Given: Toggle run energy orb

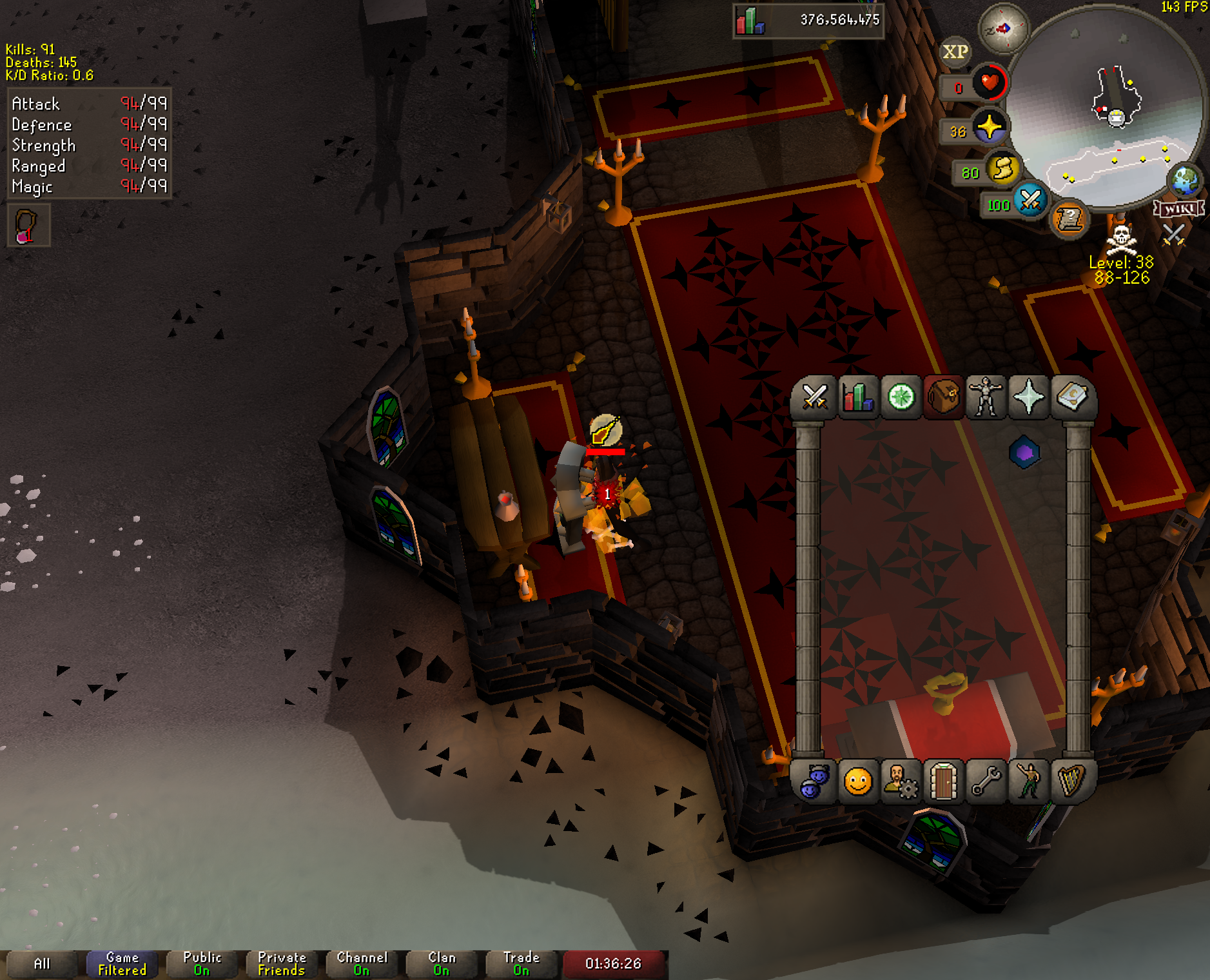Looking at the screenshot, I should tap(1002, 169).
